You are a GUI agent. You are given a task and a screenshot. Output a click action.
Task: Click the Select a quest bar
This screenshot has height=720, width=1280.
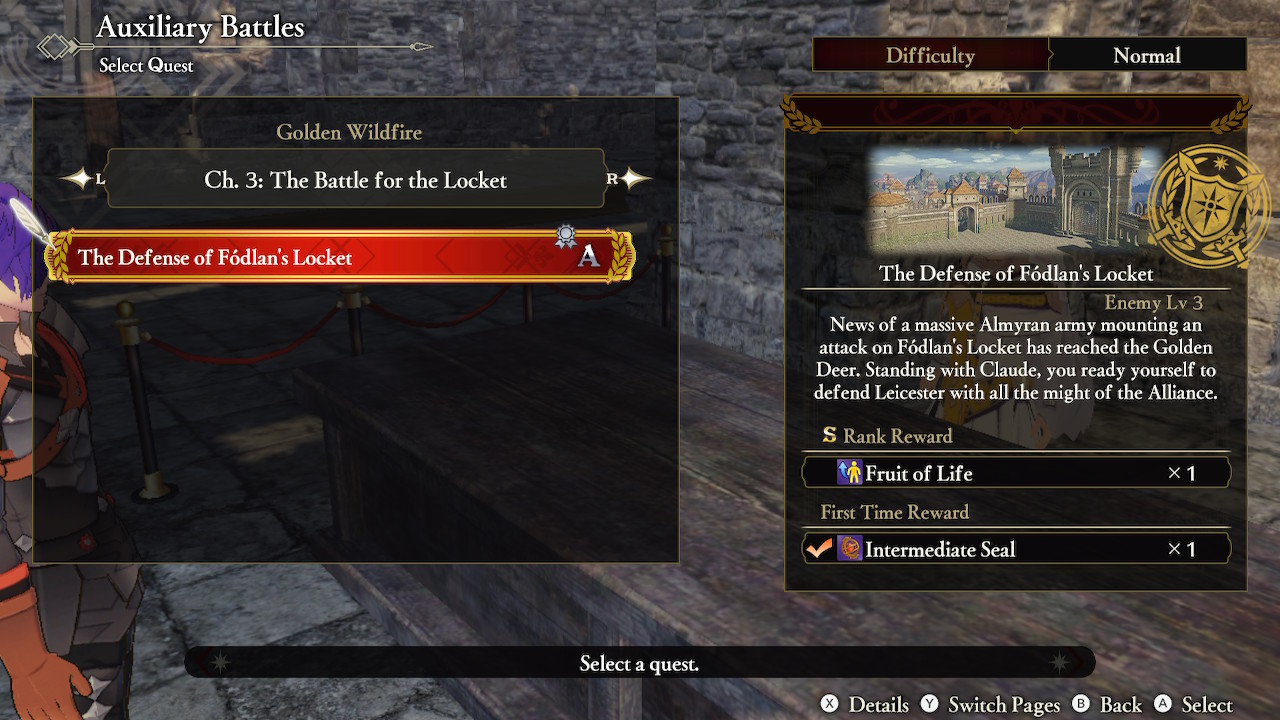point(640,661)
